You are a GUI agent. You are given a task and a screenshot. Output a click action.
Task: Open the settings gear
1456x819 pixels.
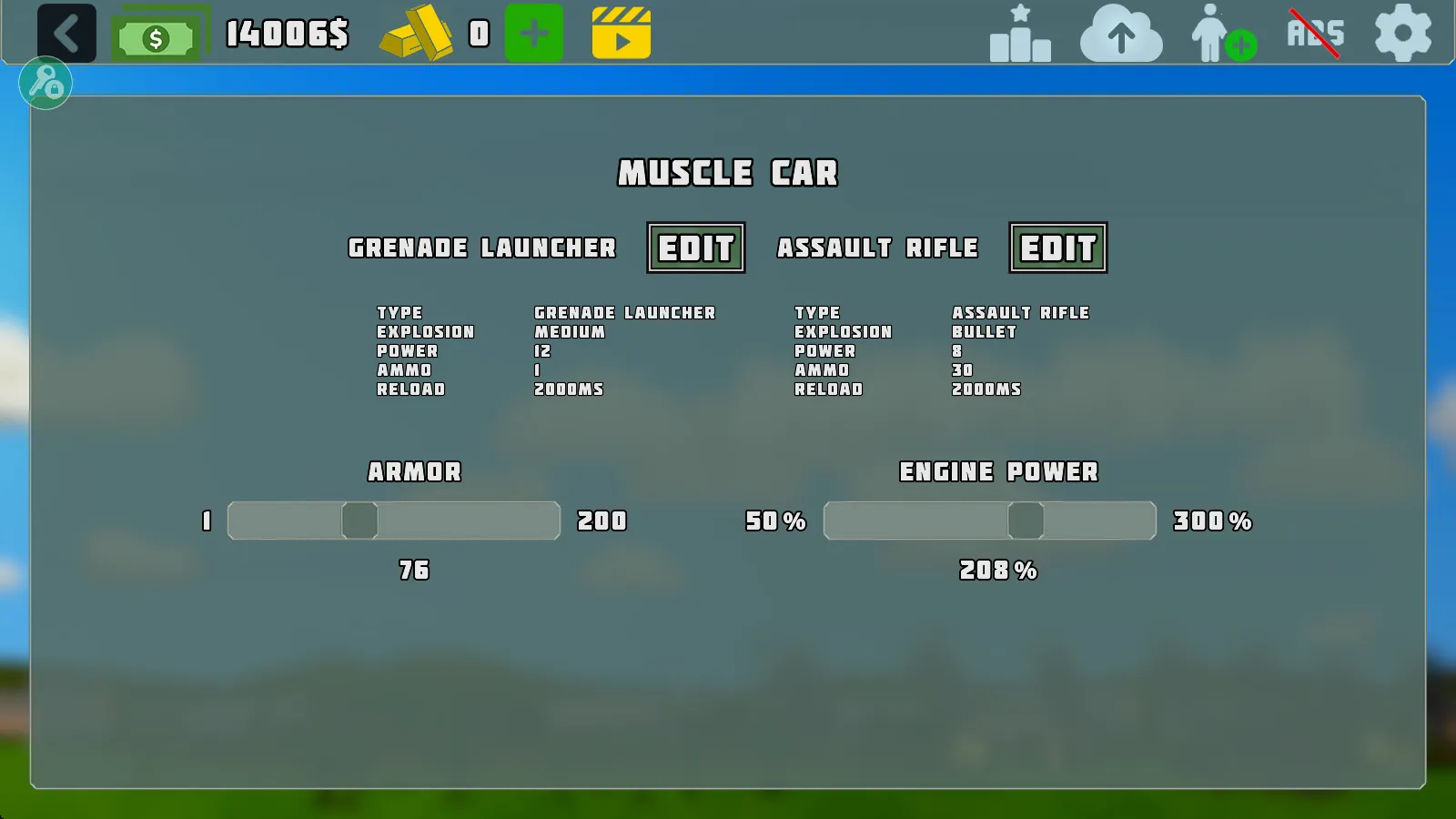1402,34
